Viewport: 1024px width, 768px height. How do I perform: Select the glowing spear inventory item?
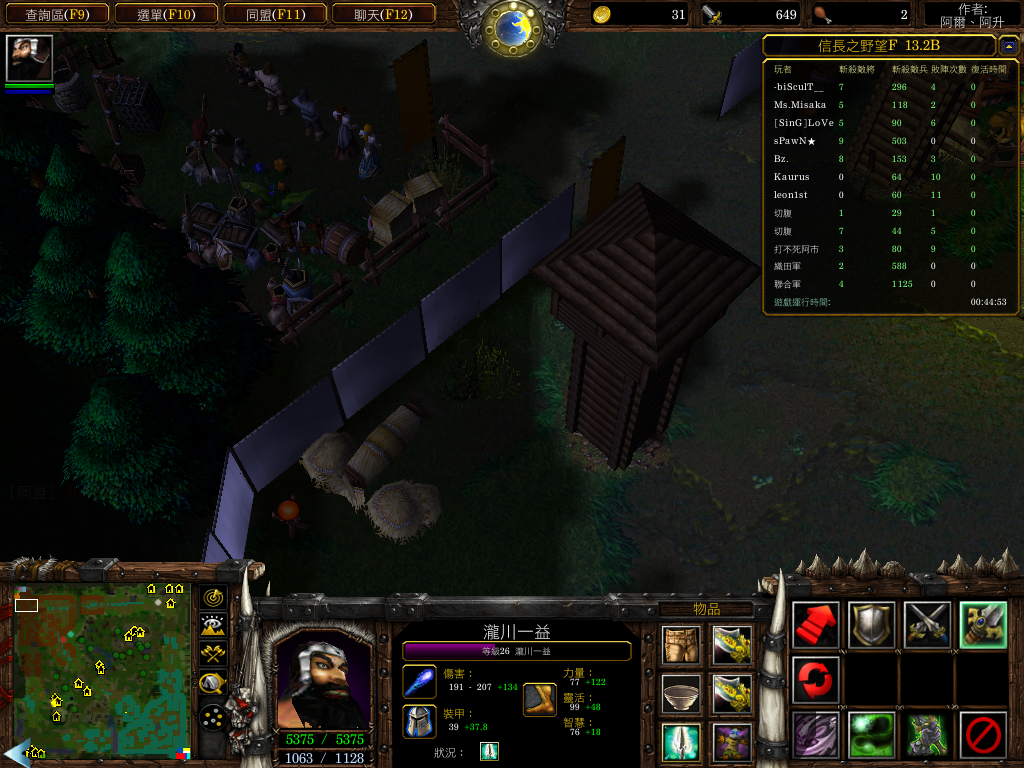click(x=681, y=742)
